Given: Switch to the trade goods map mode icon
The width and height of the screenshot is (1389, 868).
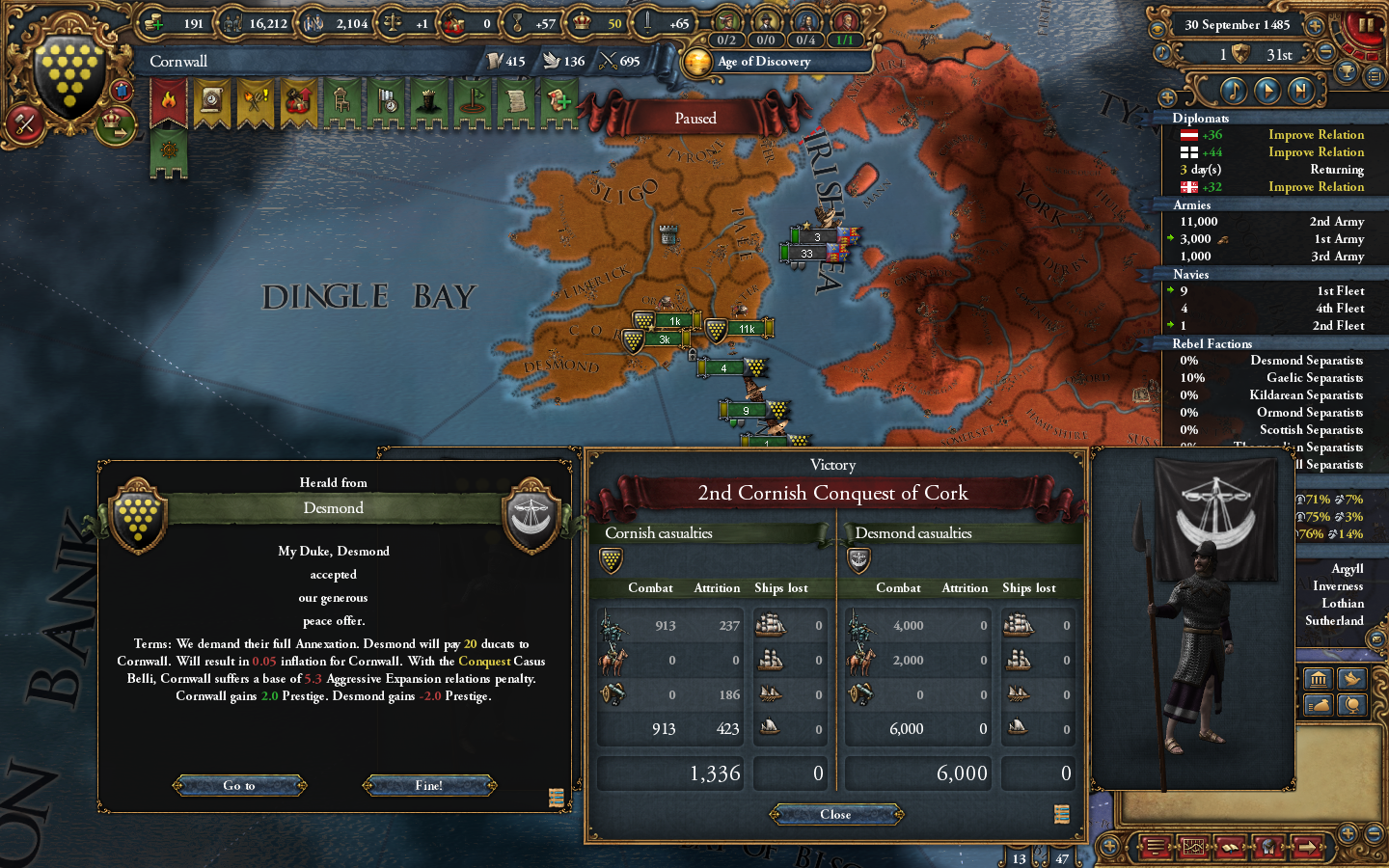Looking at the screenshot, I should [1319, 705].
